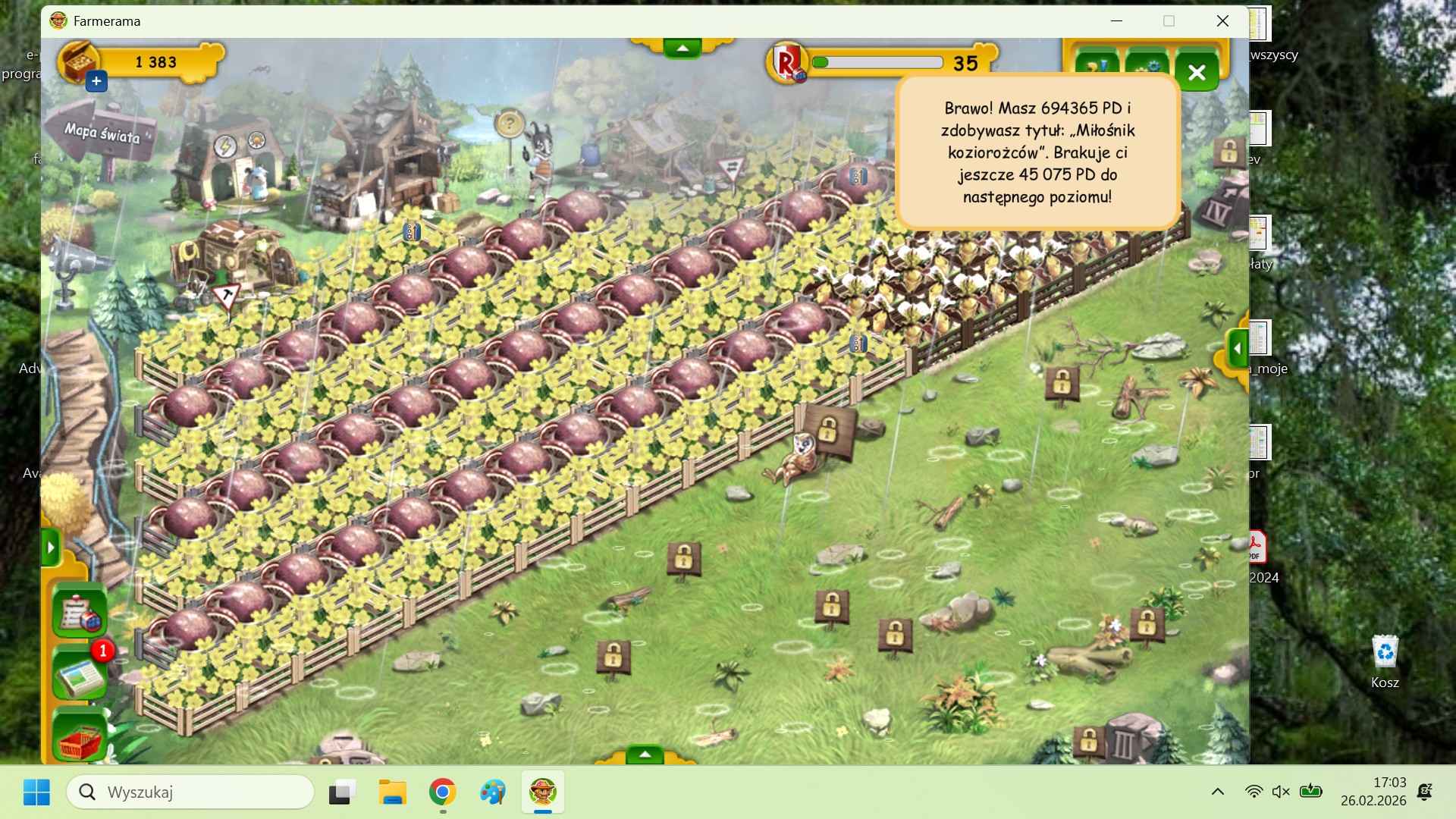Click the red shield level badge
1456x819 pixels.
(x=789, y=62)
